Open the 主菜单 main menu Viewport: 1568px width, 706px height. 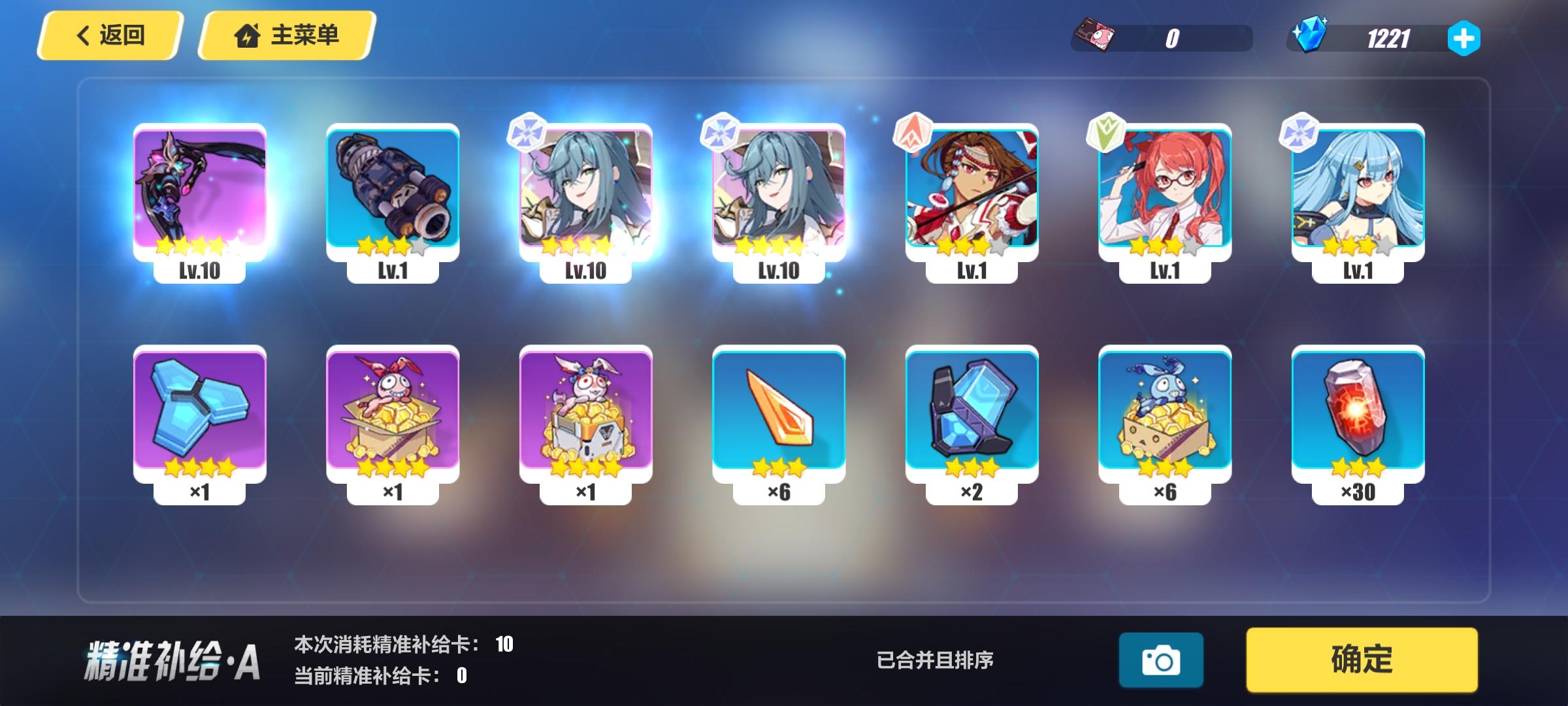click(286, 35)
